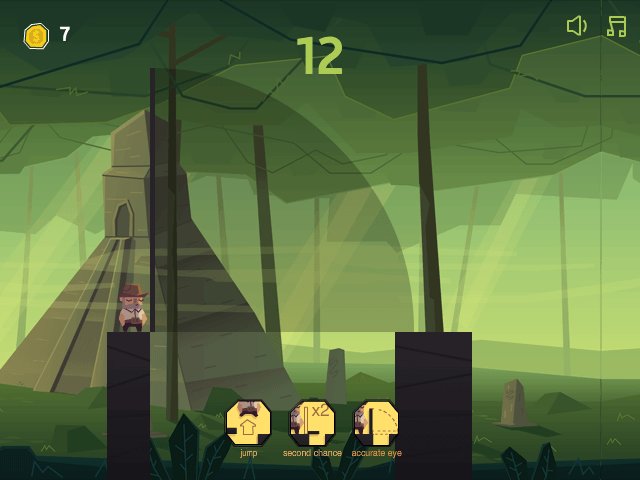
Task: Toggle the music note icon
Action: coord(616,26)
